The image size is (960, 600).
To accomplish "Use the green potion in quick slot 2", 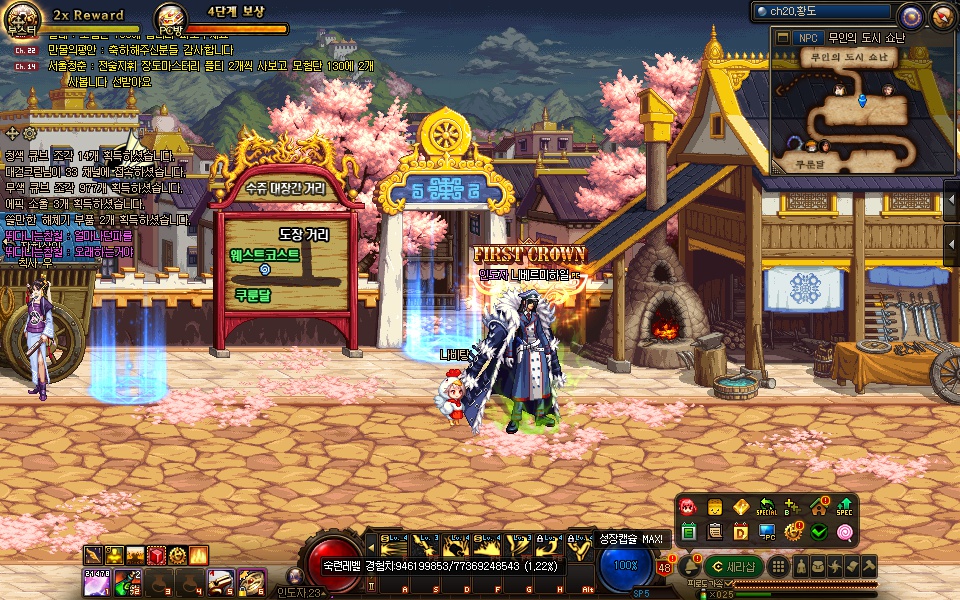I will tap(127, 582).
